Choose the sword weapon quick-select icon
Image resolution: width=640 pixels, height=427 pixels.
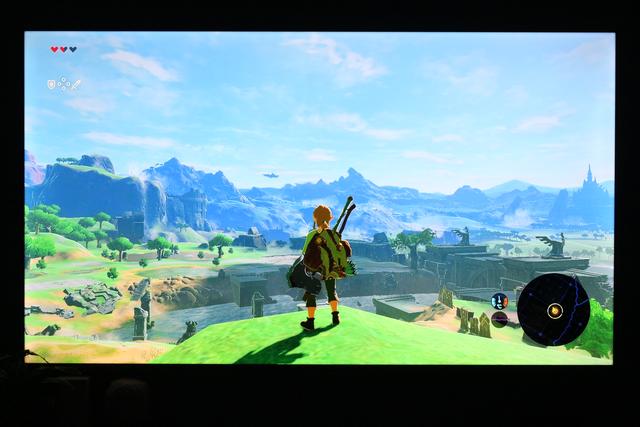click(76, 85)
